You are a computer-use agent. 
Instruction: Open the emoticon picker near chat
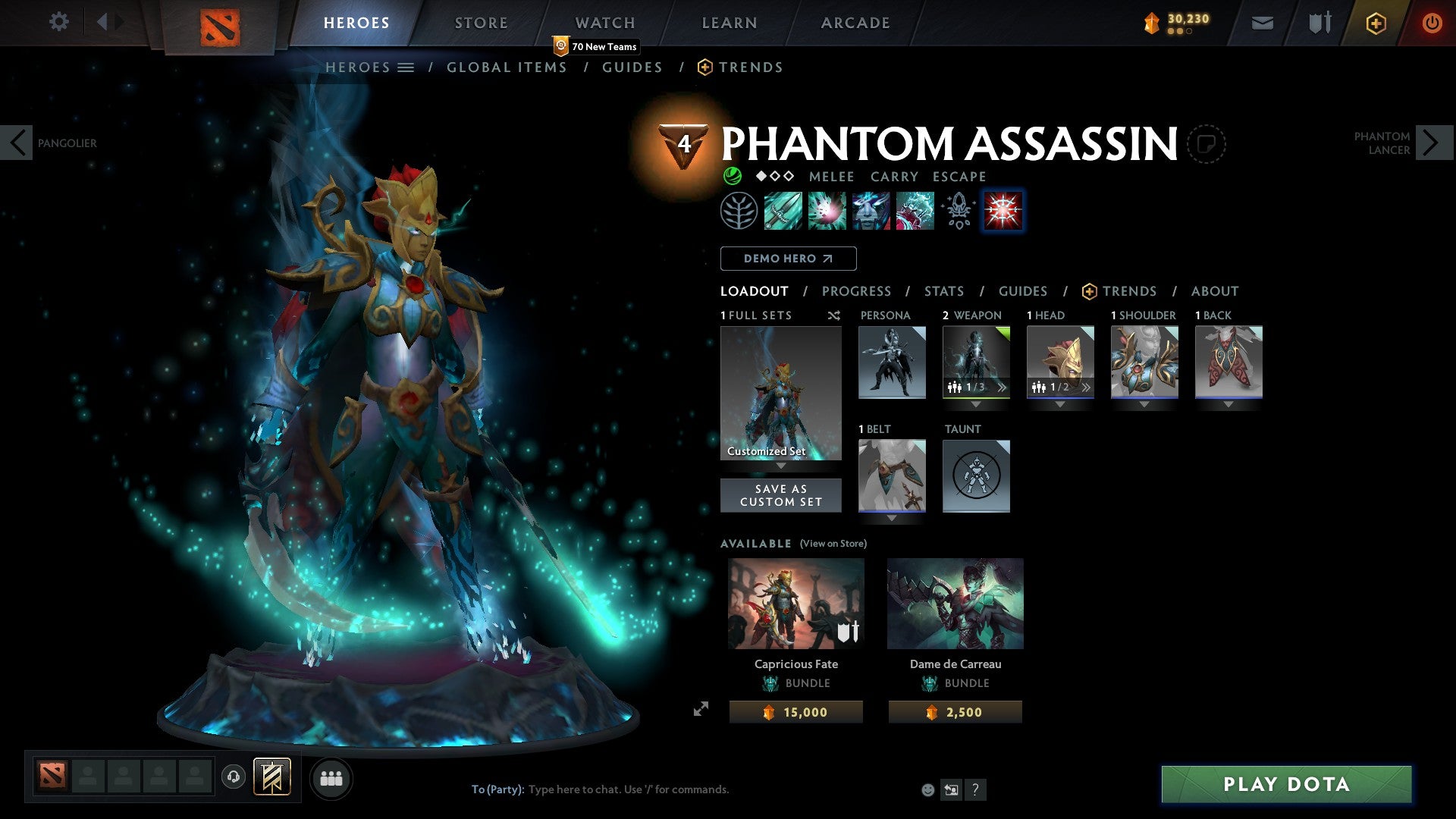pos(927,789)
